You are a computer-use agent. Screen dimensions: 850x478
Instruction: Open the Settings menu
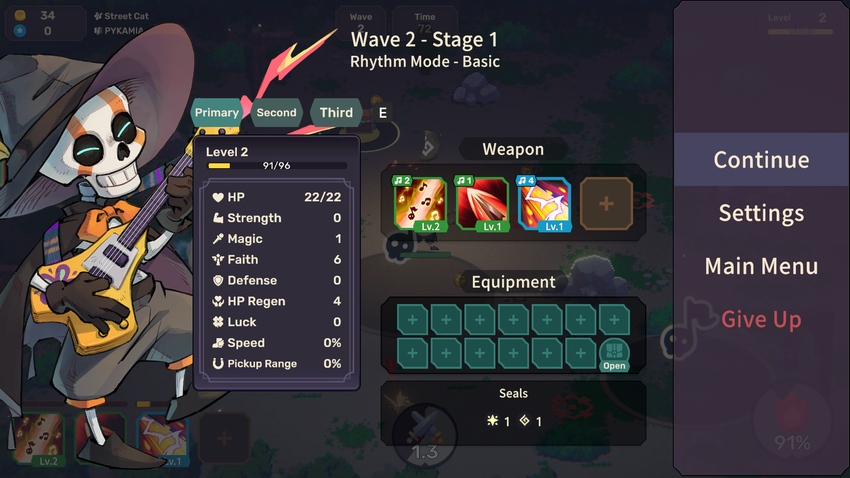(761, 213)
